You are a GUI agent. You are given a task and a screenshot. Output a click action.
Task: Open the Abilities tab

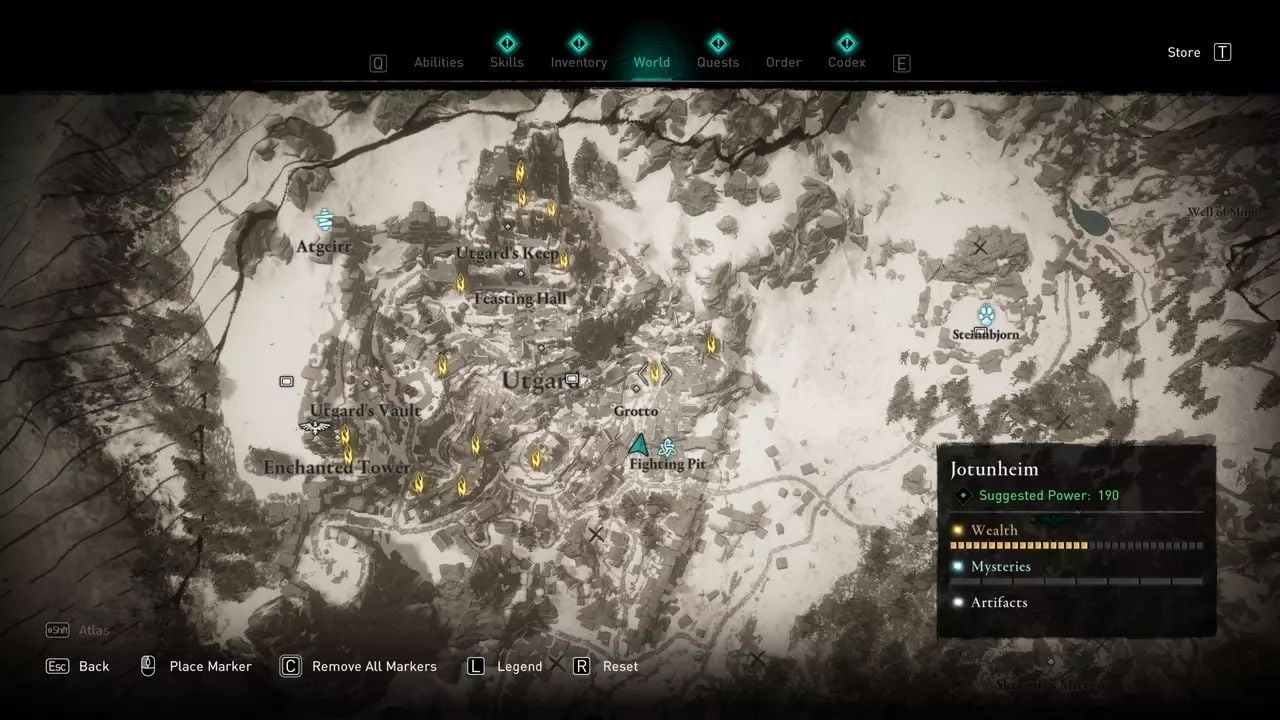point(438,62)
